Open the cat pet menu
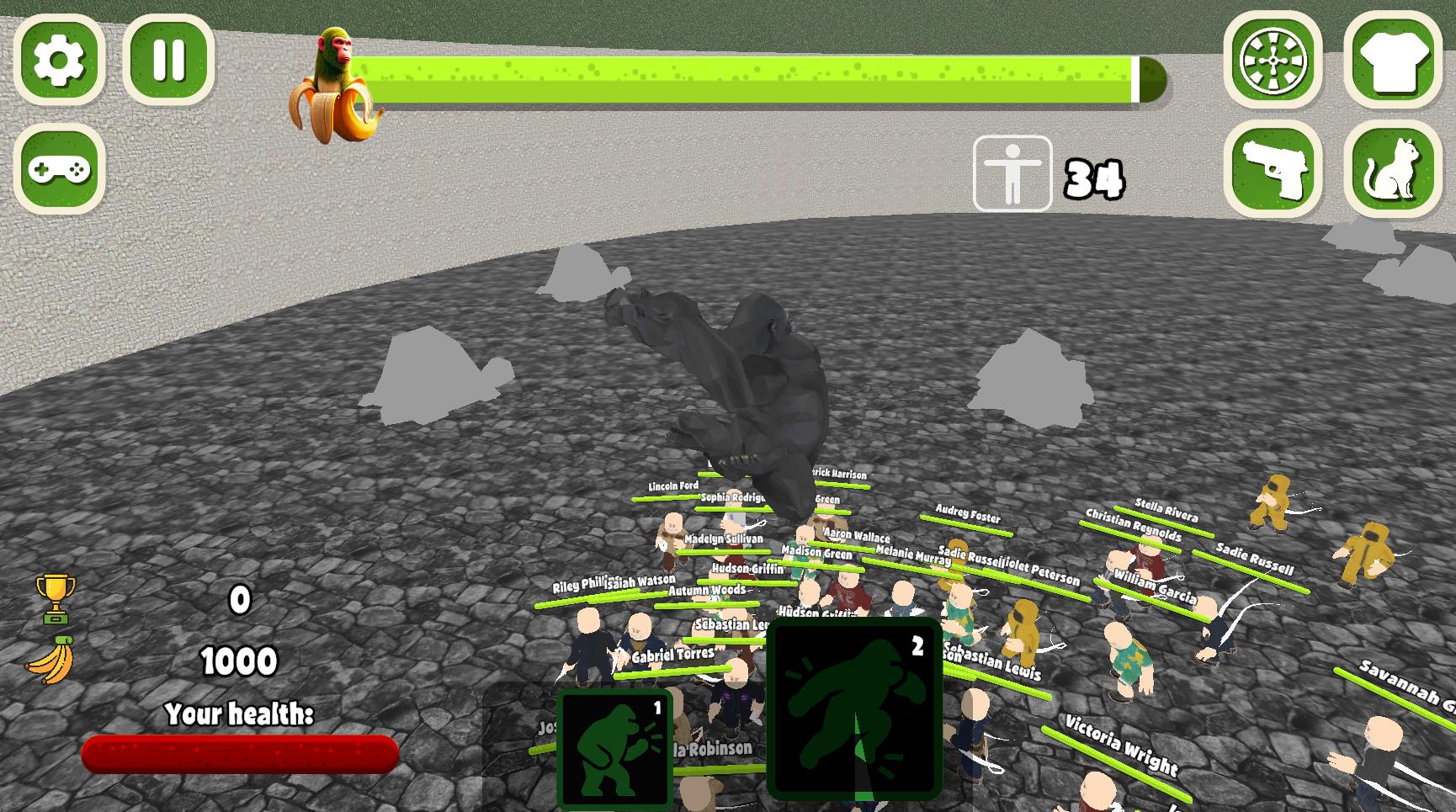This screenshot has width=1456, height=812. 1393,168
